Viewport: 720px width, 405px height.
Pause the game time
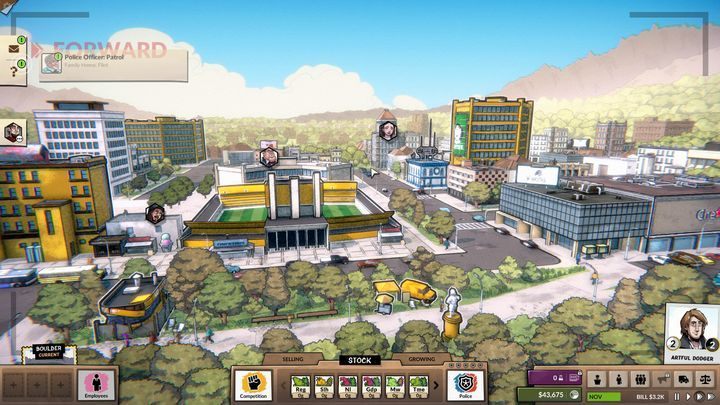click(677, 397)
